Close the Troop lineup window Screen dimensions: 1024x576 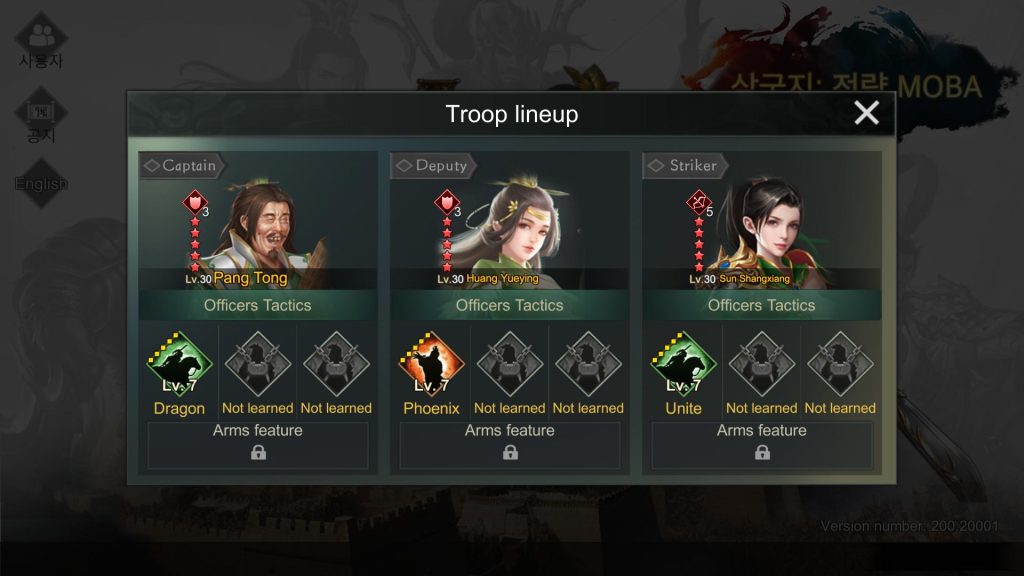click(x=866, y=113)
